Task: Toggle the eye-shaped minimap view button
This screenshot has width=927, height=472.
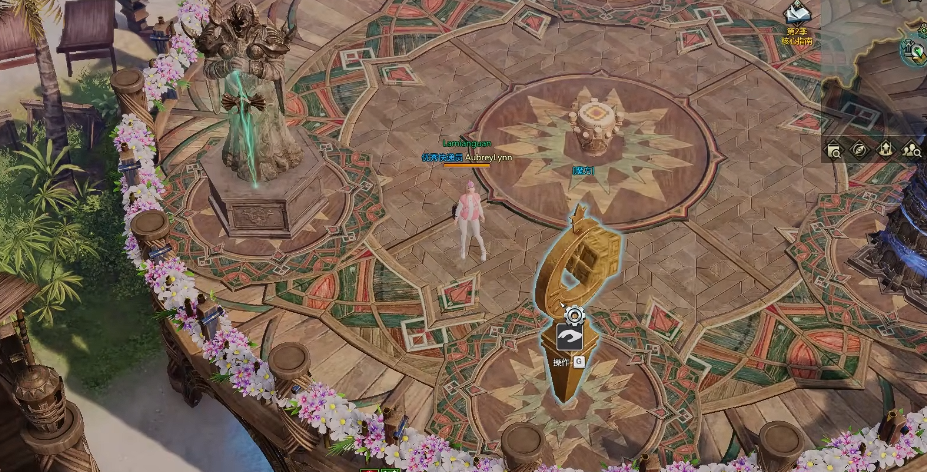Action: (x=859, y=150)
